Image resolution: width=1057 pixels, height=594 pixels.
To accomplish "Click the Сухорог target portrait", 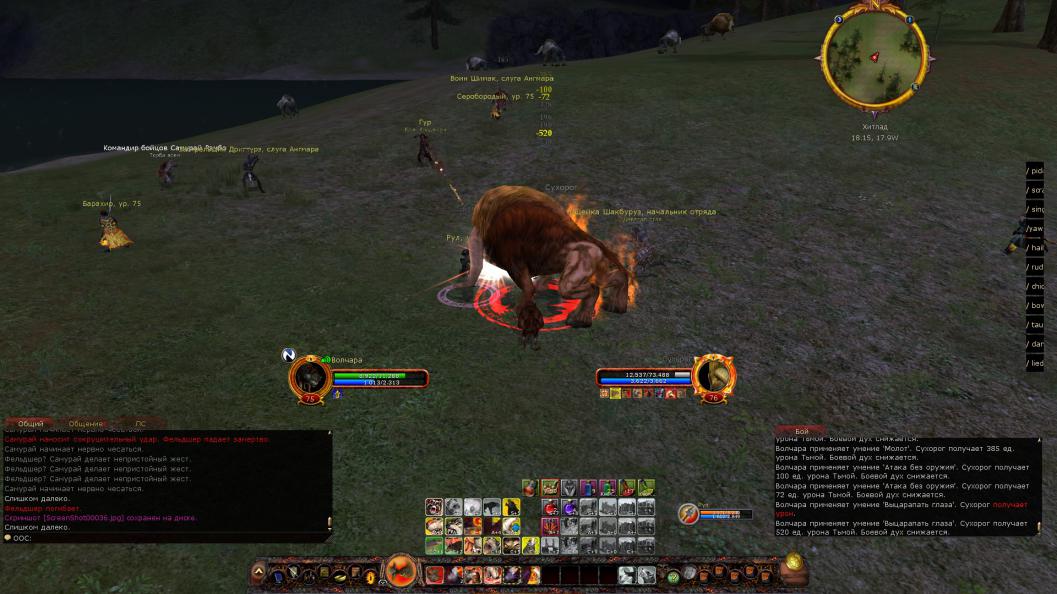I will tap(714, 376).
